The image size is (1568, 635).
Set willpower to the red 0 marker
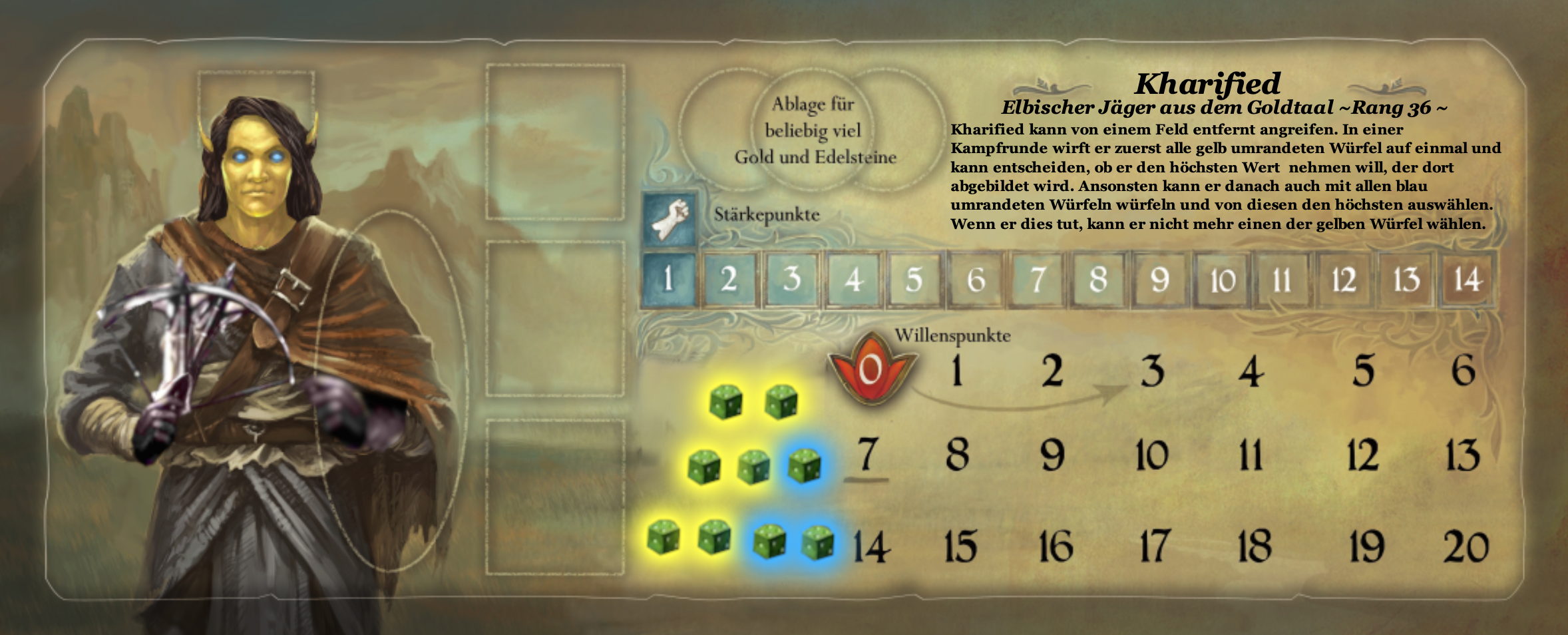pos(871,369)
